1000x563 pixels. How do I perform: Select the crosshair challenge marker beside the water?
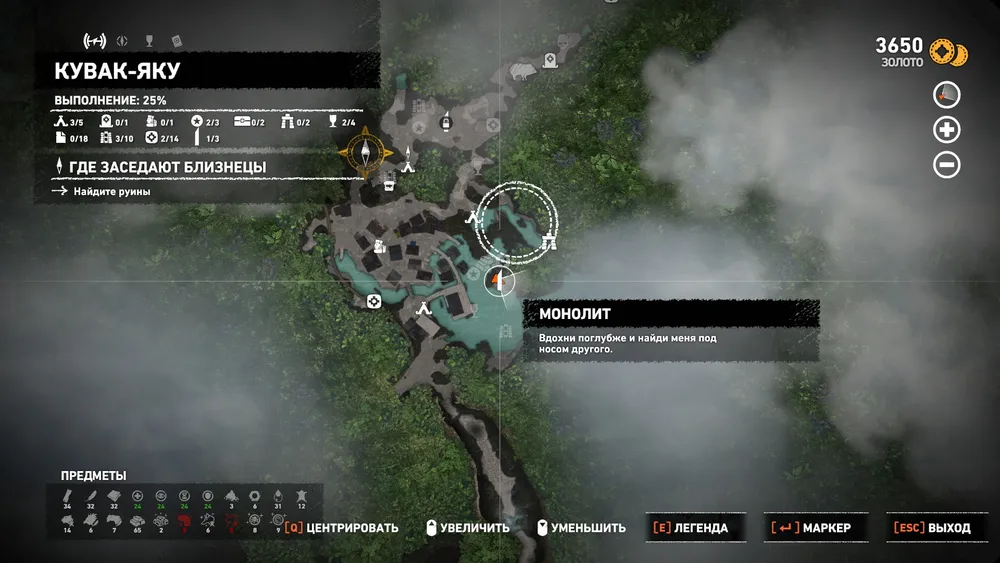click(374, 301)
